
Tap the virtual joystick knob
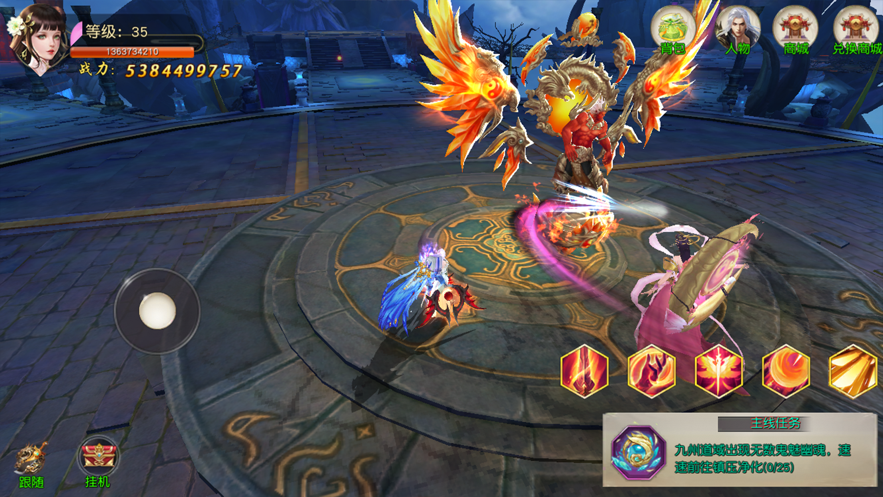tap(157, 310)
